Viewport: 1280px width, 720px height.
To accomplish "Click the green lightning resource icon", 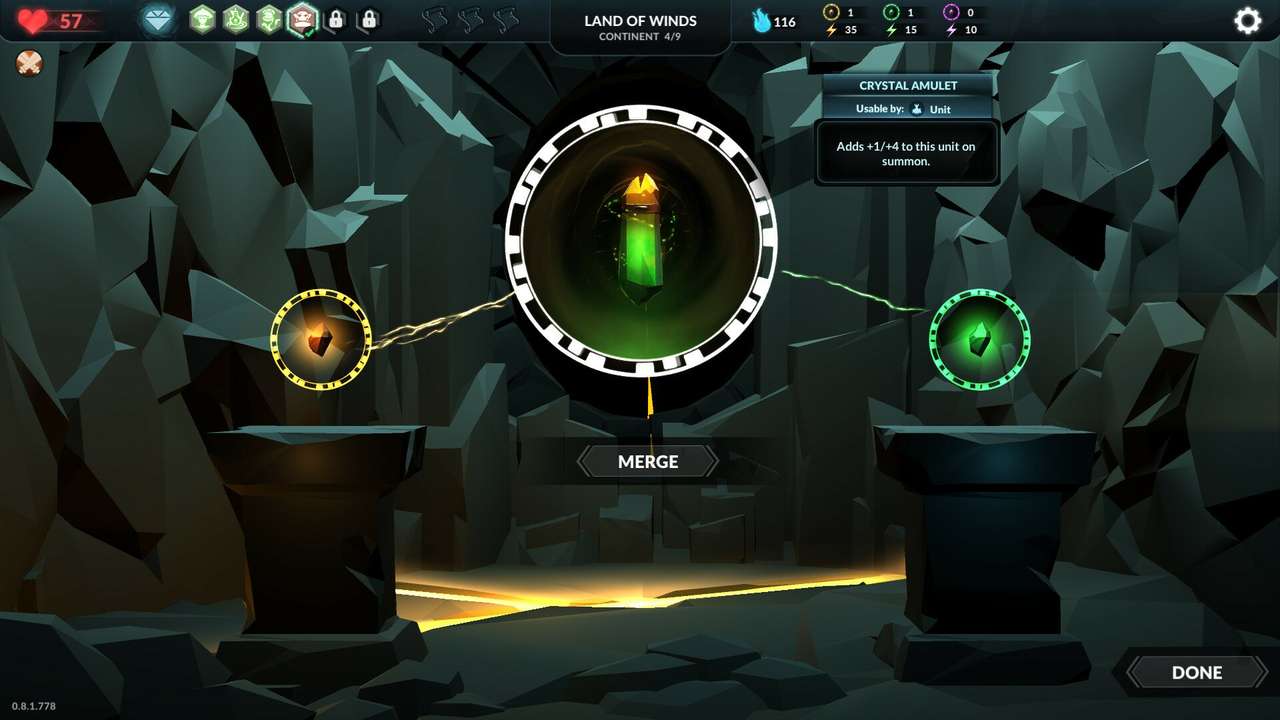I will pyautogui.click(x=890, y=29).
